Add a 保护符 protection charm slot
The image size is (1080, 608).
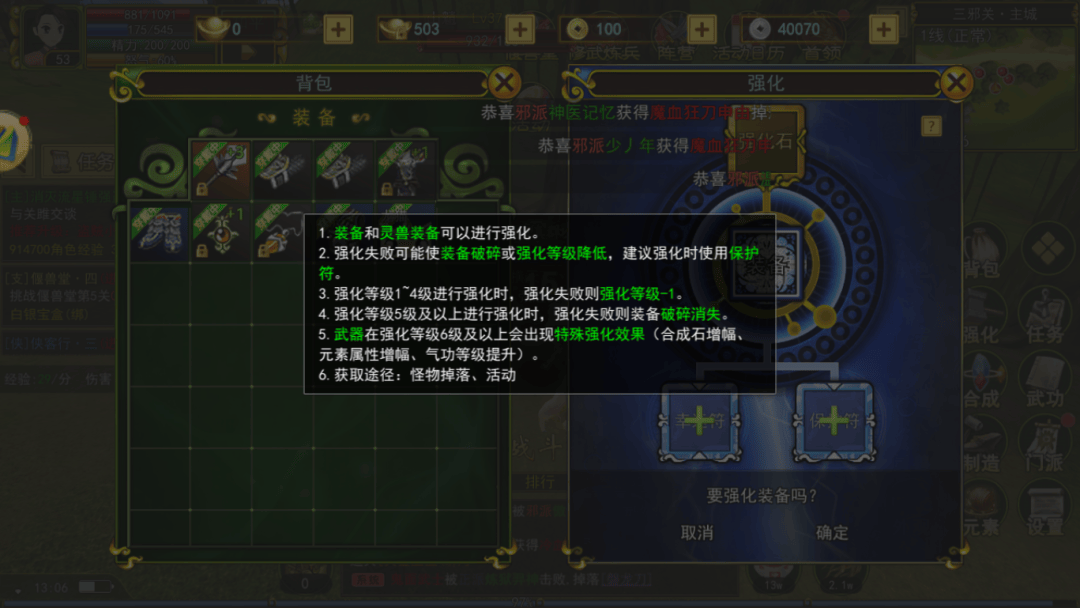833,421
